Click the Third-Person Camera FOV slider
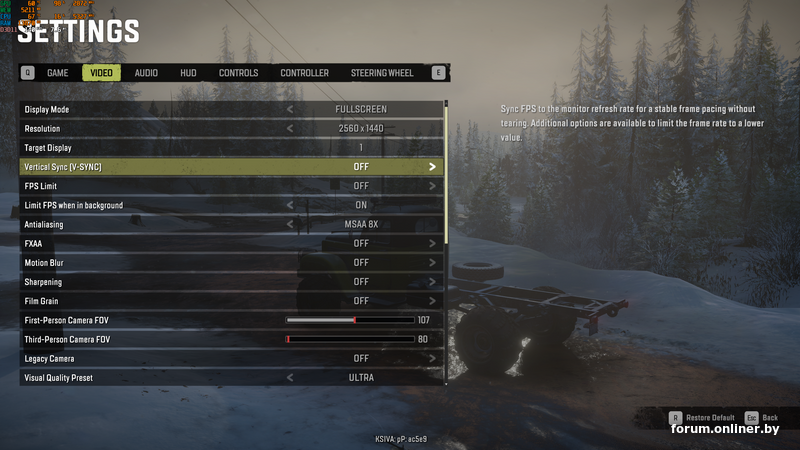 click(350, 339)
